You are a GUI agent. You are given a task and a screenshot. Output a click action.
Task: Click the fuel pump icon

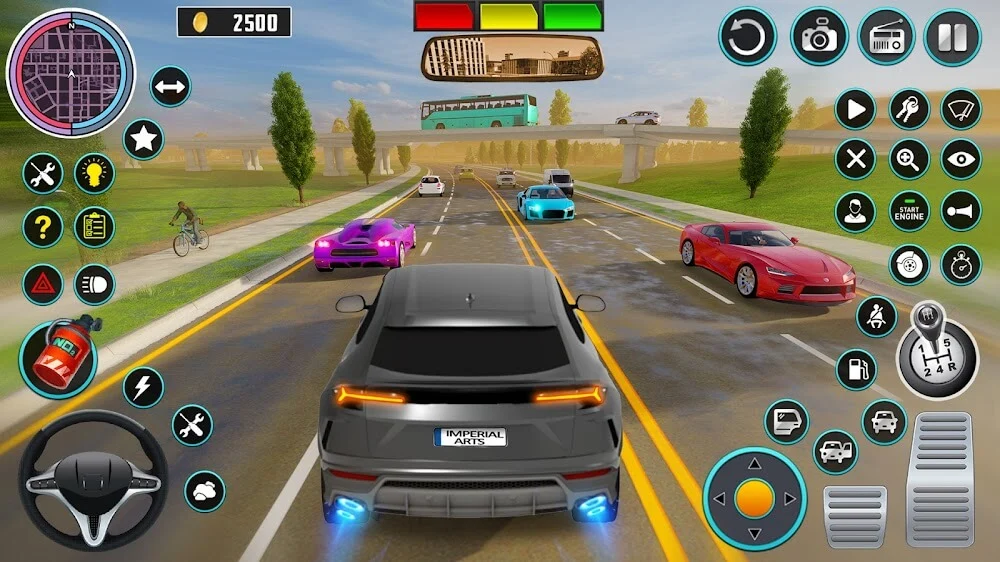(856, 369)
